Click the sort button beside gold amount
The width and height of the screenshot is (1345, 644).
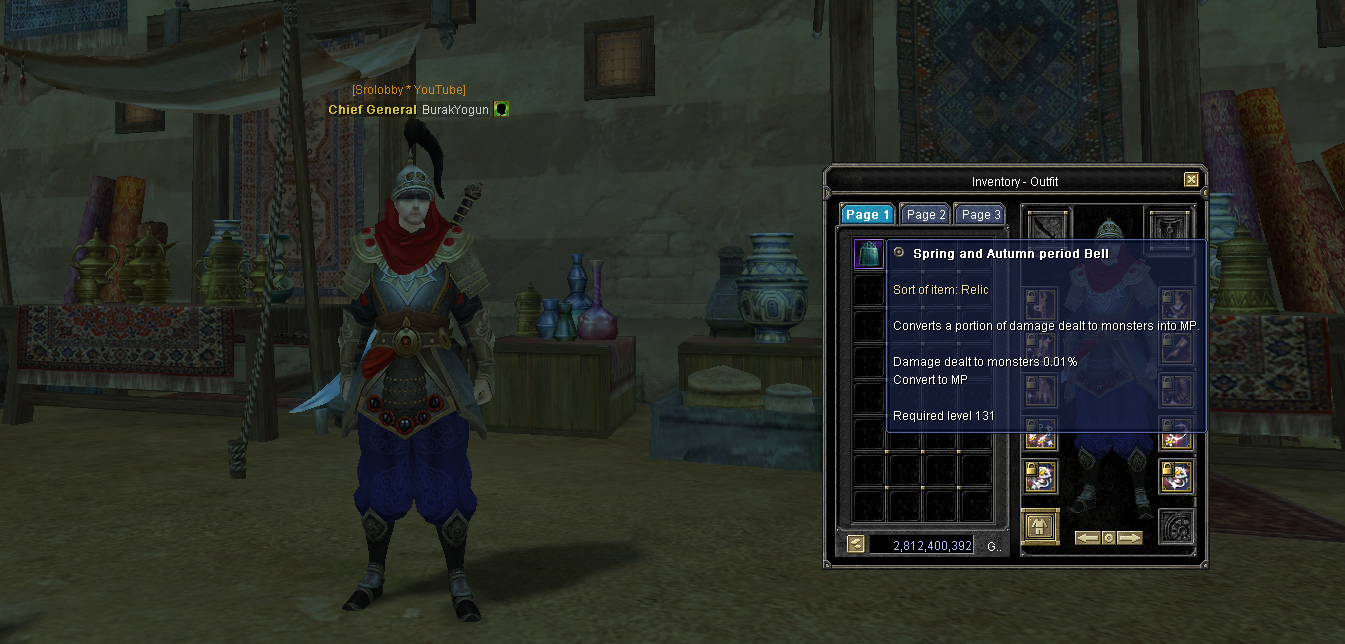856,544
